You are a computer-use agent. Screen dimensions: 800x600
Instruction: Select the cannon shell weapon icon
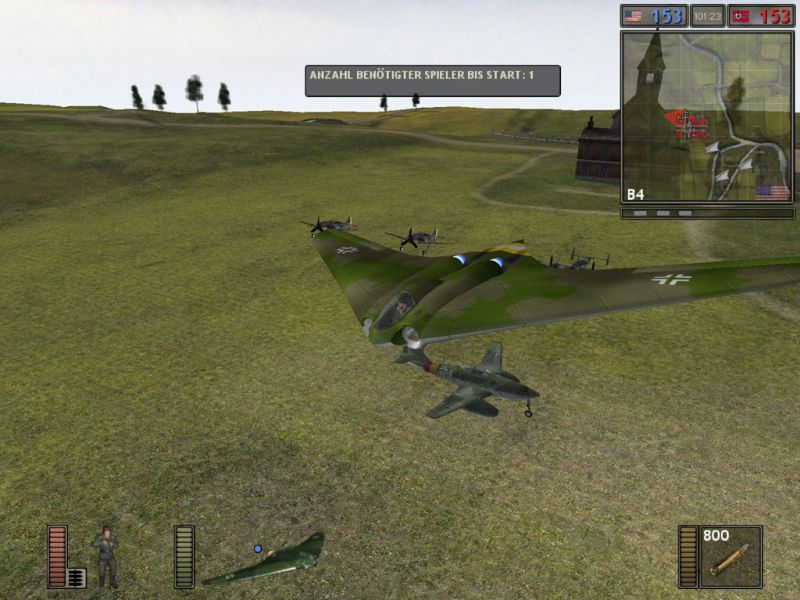[731, 559]
